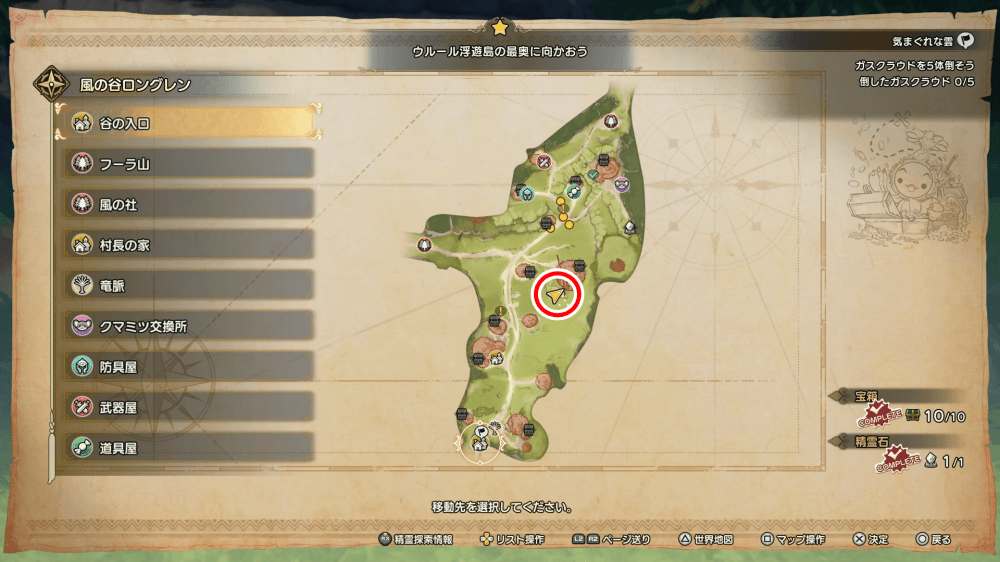Pick 村長の家 as the travel destination
Viewport: 1000px width, 562px height.
pyautogui.click(x=190, y=244)
